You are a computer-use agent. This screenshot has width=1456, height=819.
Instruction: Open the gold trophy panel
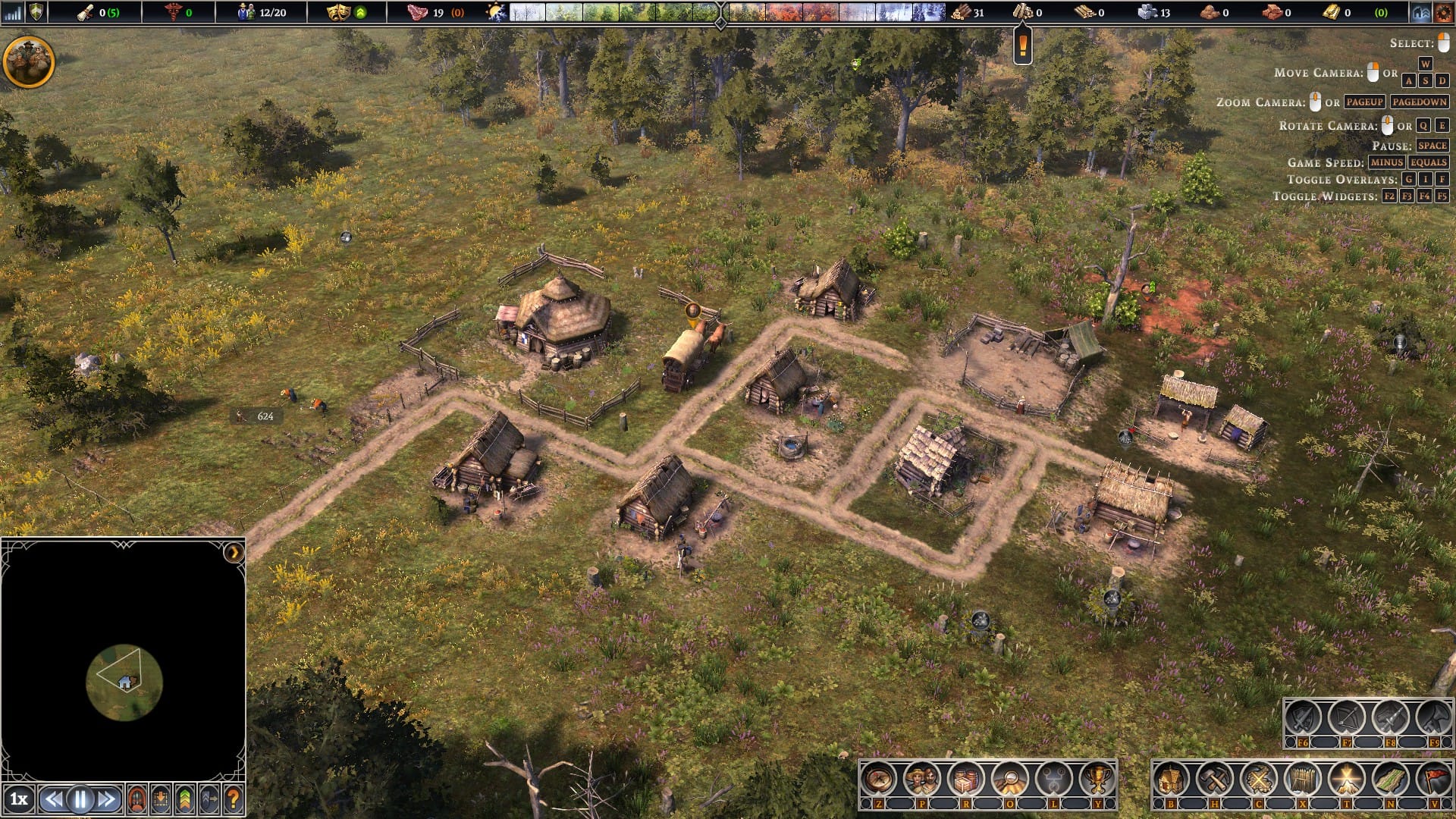pyautogui.click(x=1097, y=779)
